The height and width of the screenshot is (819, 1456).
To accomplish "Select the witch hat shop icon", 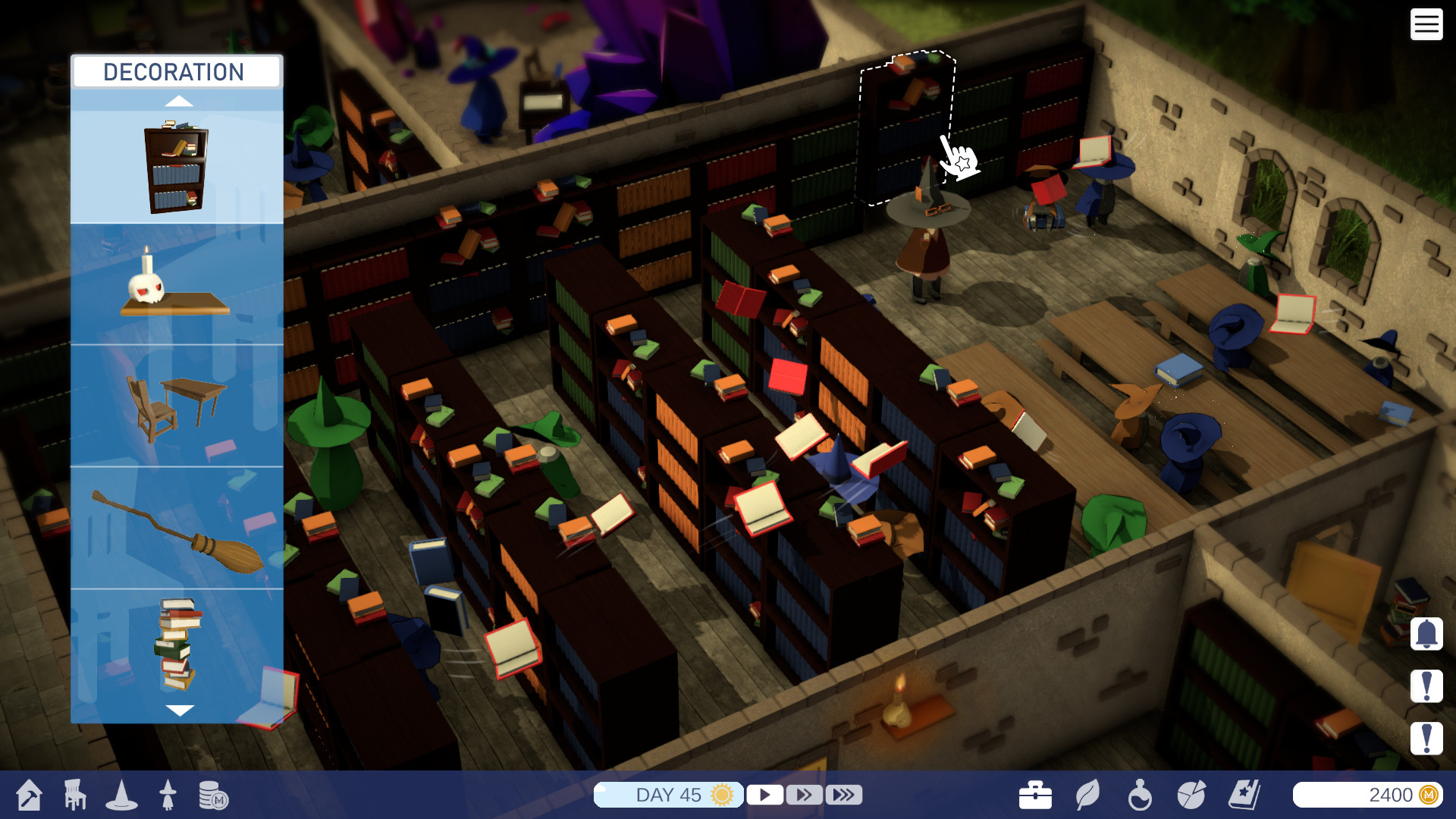I will coord(122,795).
